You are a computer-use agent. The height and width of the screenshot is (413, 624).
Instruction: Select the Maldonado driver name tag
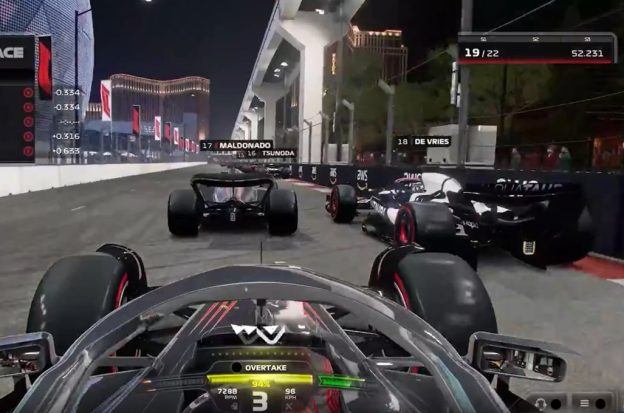[x=236, y=145]
